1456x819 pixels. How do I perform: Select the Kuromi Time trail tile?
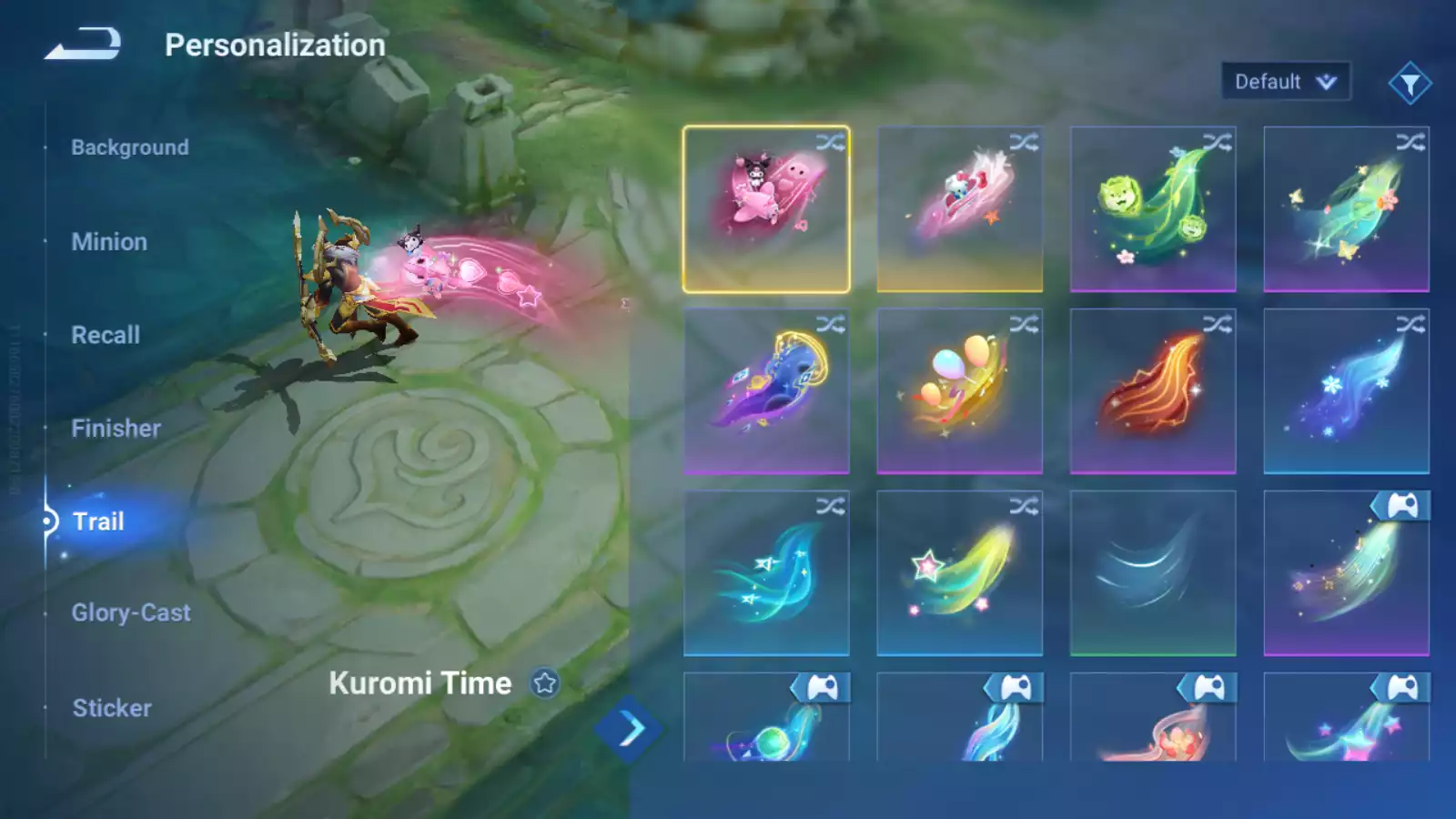[765, 209]
